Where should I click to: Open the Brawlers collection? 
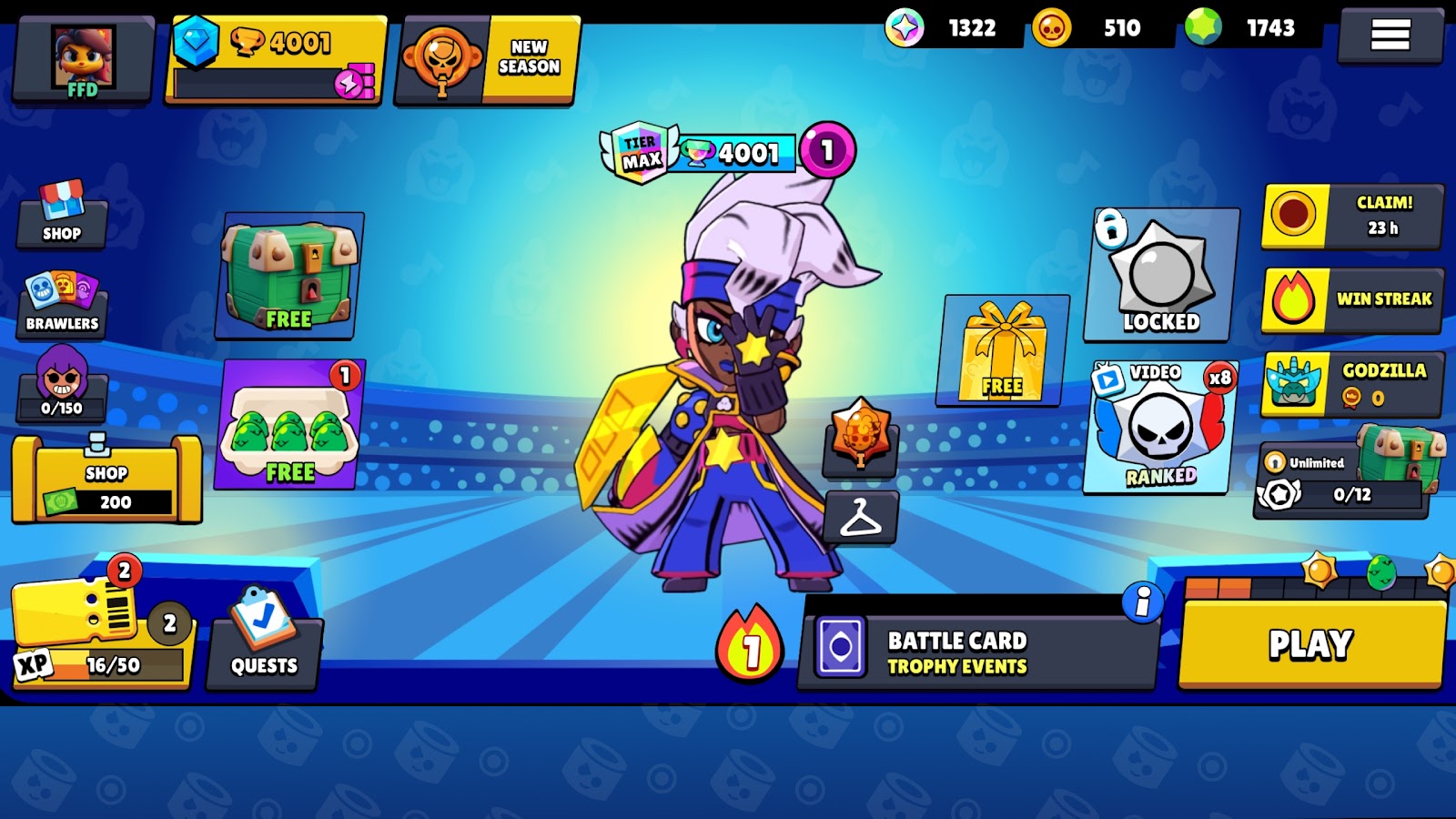tap(62, 305)
